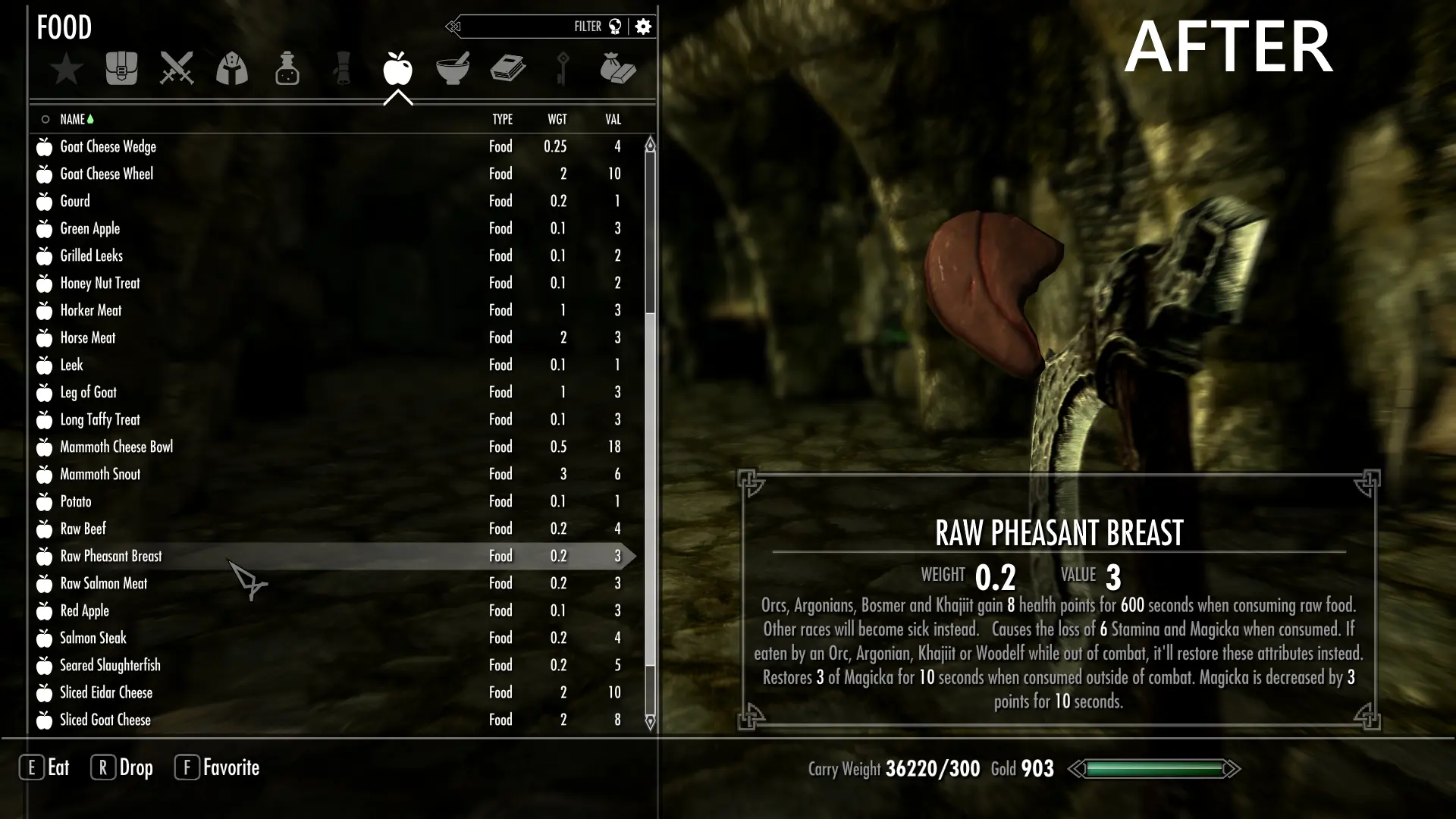Screen dimensions: 1456x819
Task: Select the Favorites star icon
Action: [x=66, y=68]
